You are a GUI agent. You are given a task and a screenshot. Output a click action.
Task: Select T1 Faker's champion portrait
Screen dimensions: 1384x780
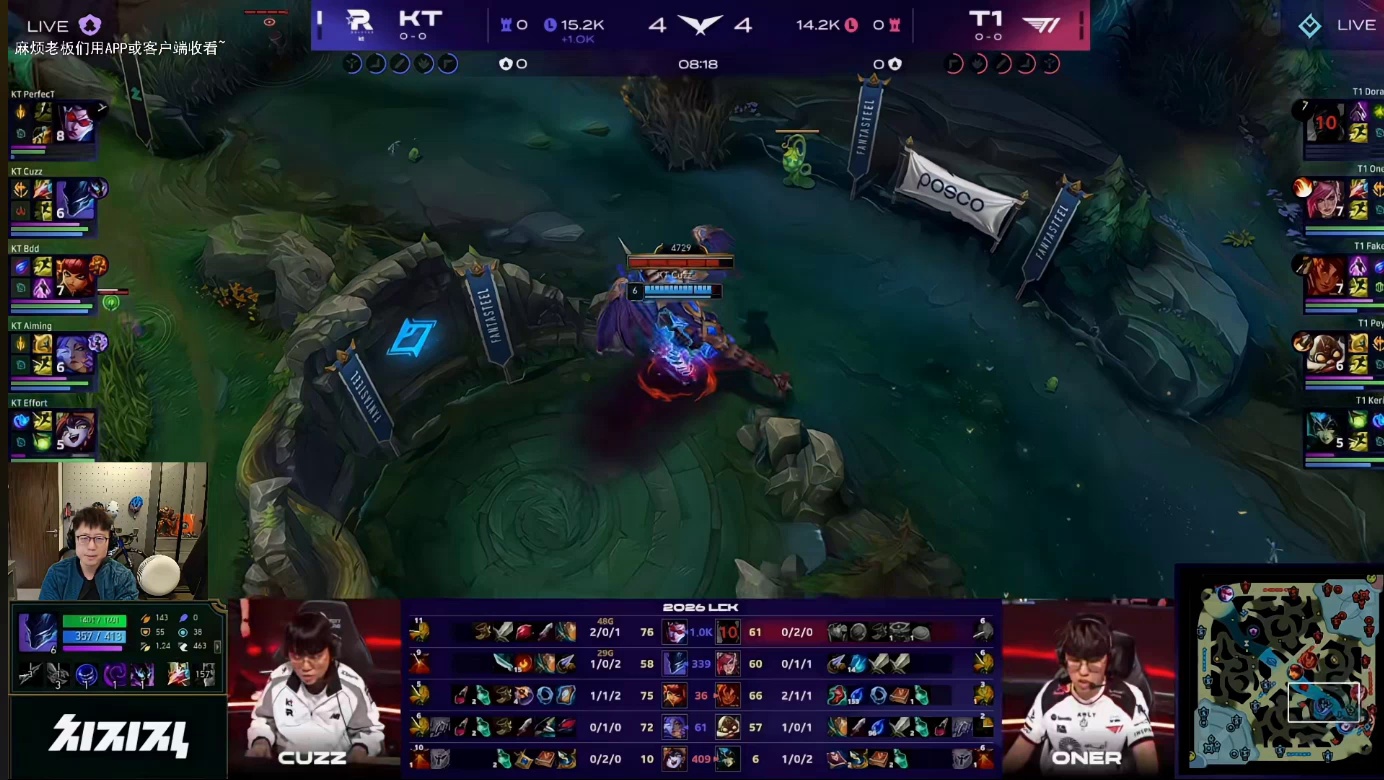1325,277
